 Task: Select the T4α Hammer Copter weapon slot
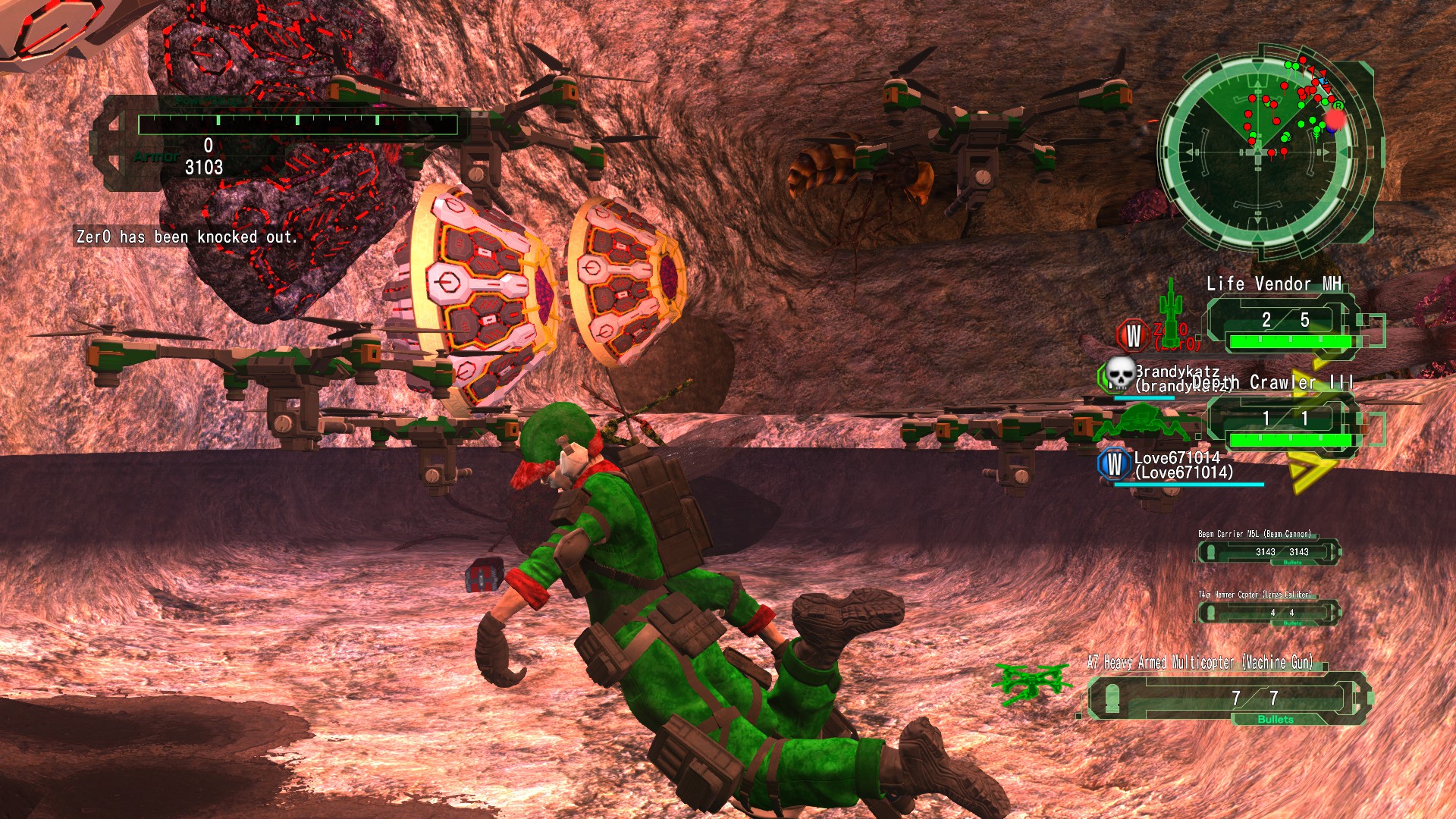pos(1269,612)
